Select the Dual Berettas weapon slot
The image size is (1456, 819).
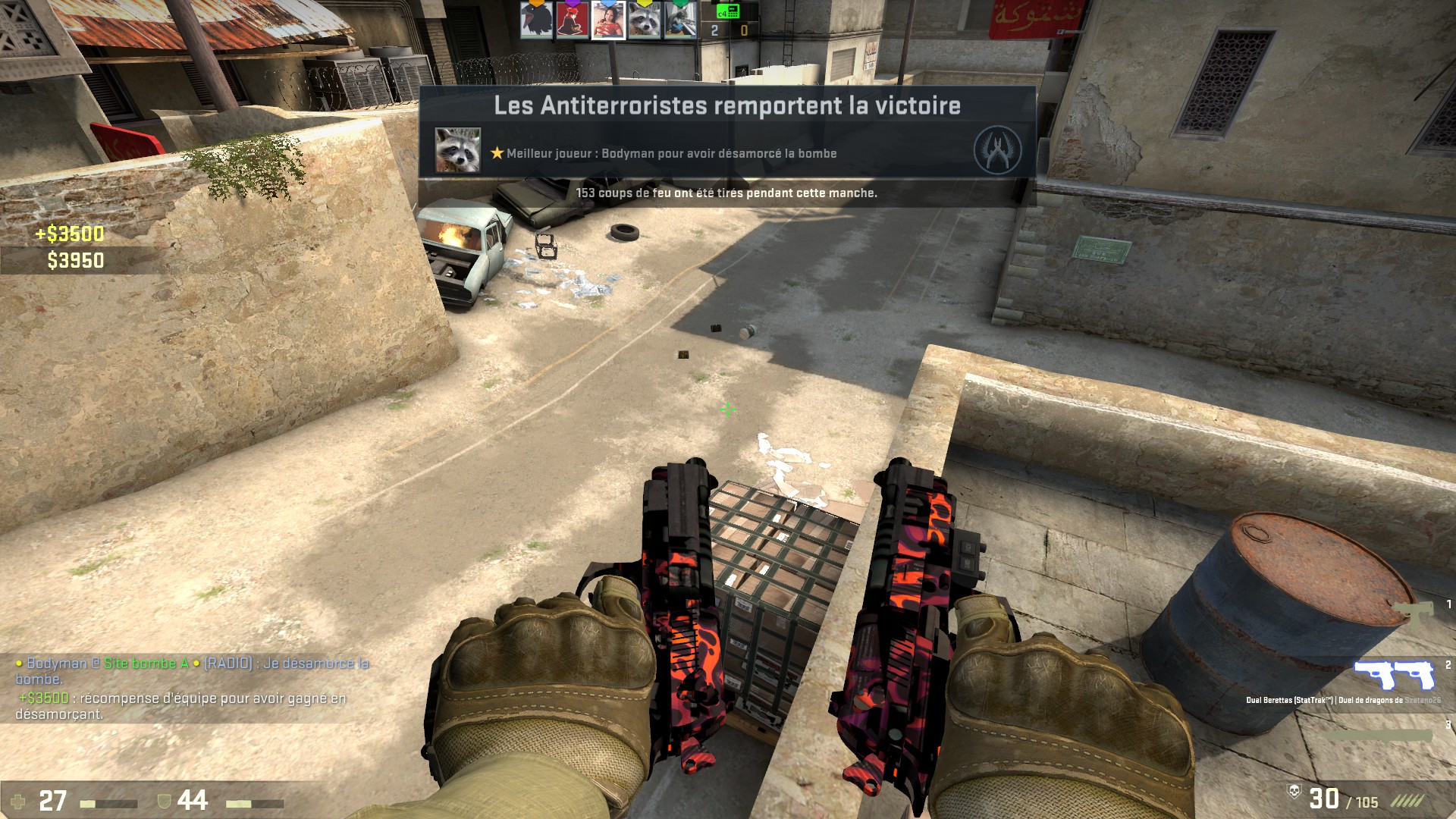1395,674
